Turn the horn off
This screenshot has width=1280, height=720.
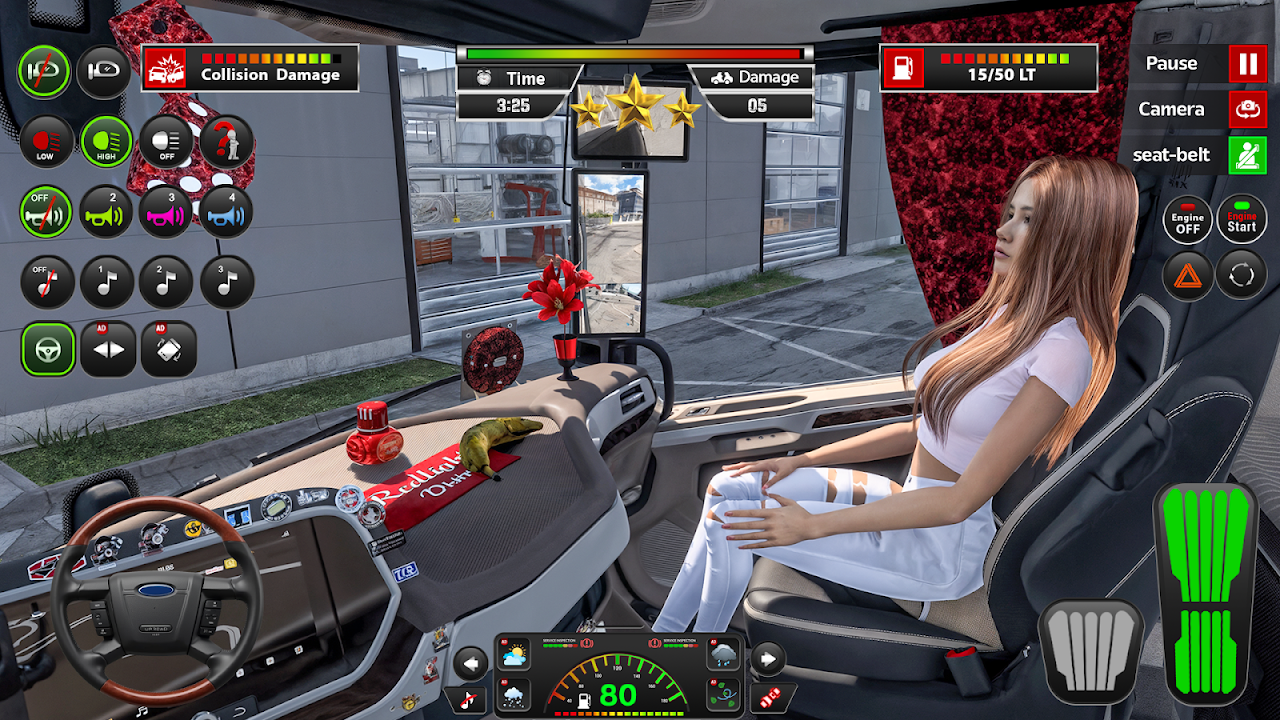(x=46, y=211)
